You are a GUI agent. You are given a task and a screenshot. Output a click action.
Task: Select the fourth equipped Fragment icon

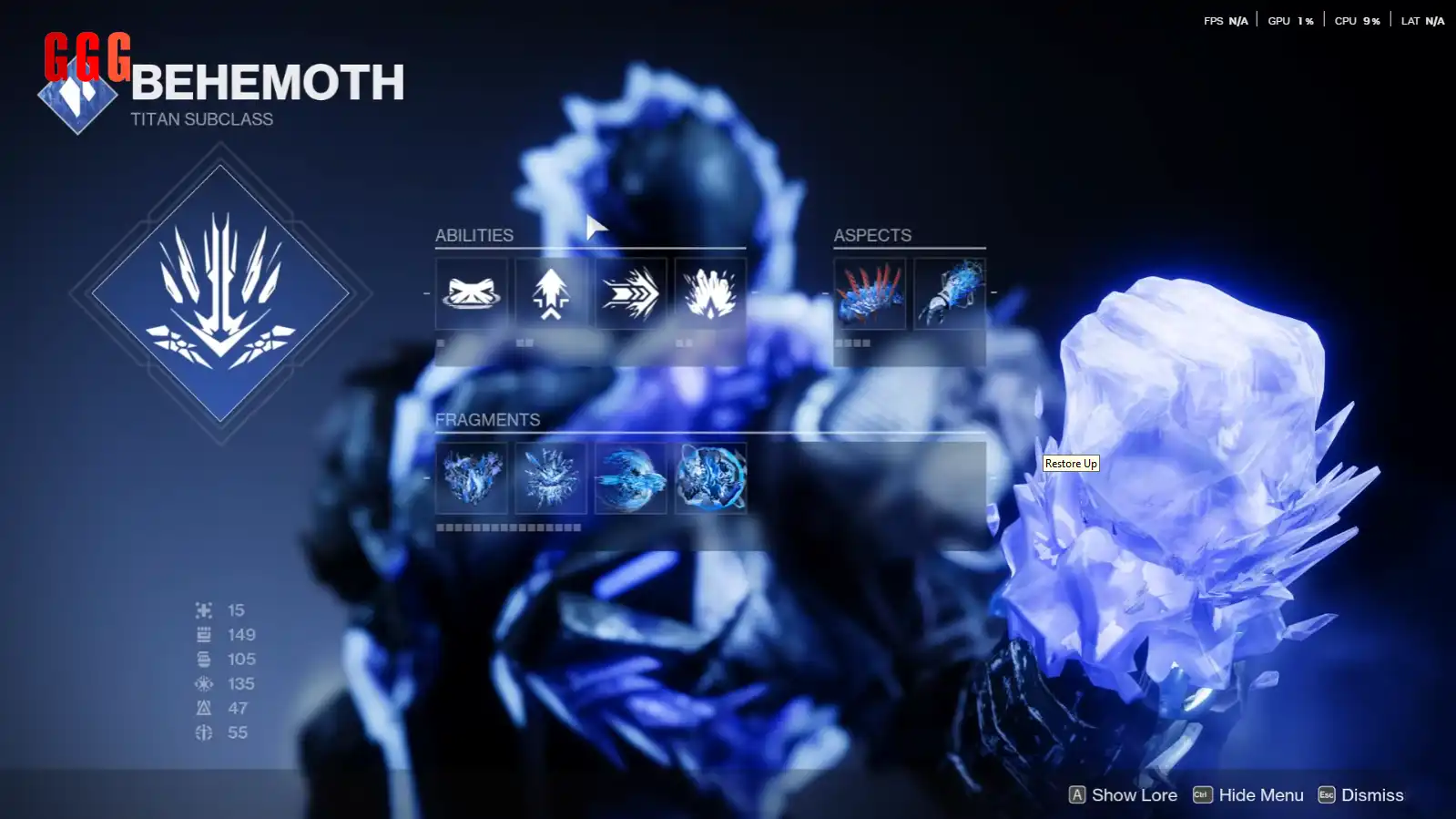pos(709,479)
